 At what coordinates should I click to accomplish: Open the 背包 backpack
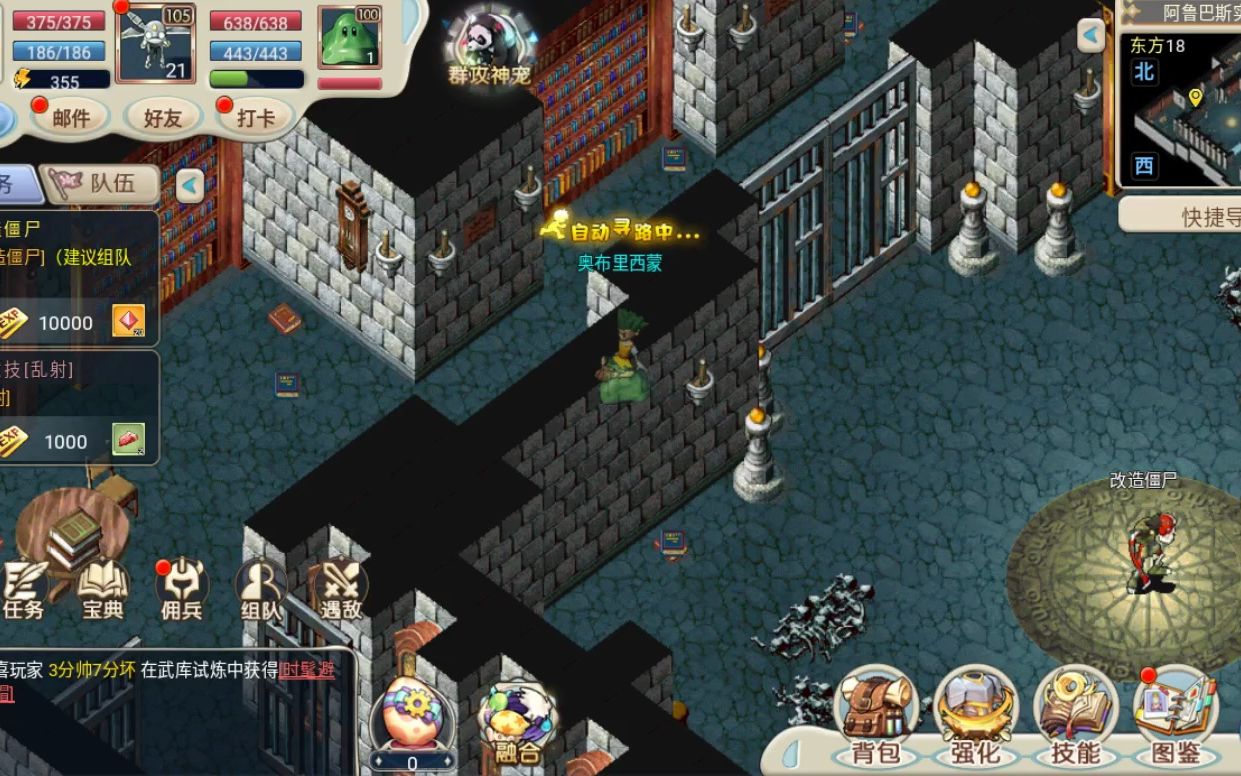[x=875, y=717]
